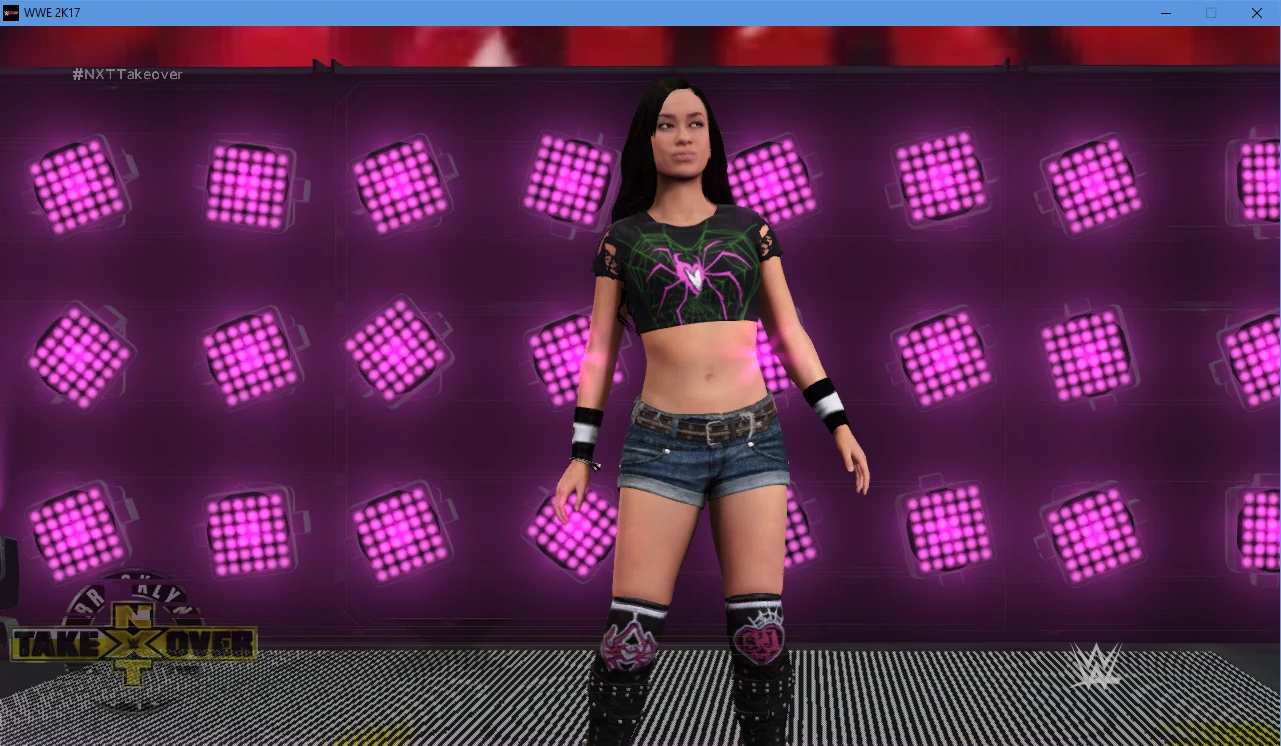The width and height of the screenshot is (1281, 746).
Task: Click the maximize button on the title bar
Action: pos(1211,13)
